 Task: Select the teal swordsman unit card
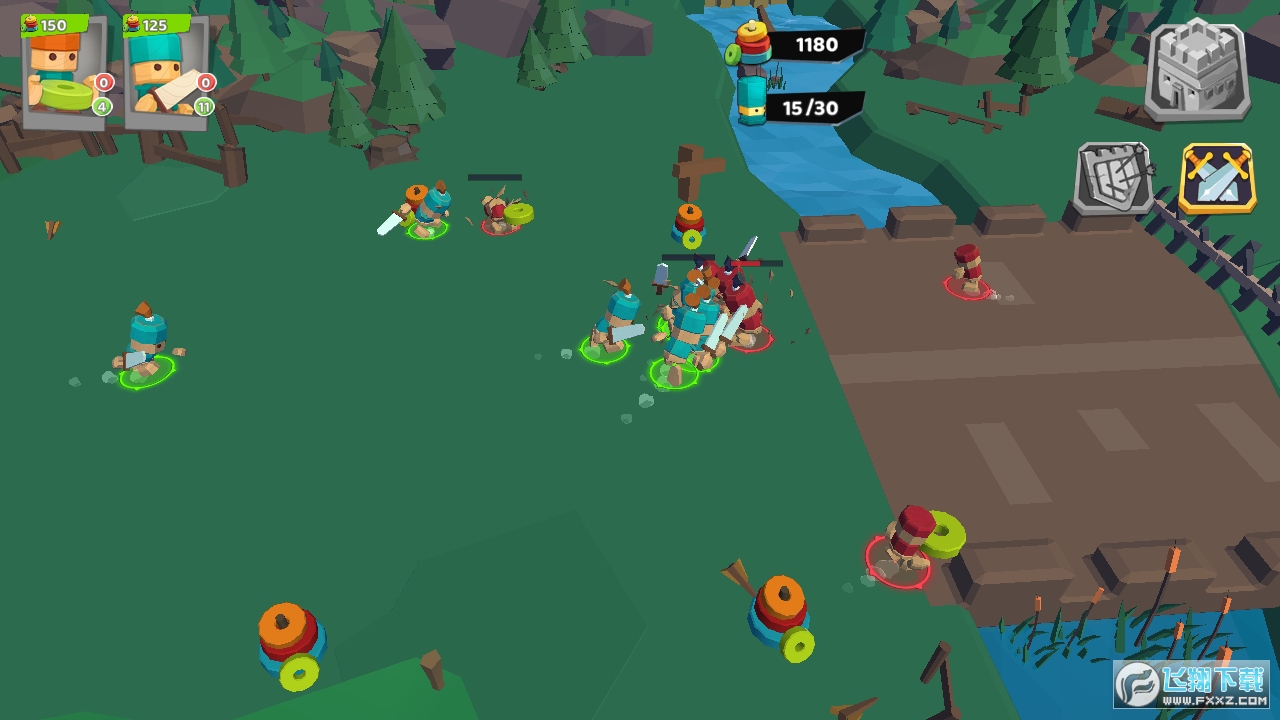tap(166, 72)
